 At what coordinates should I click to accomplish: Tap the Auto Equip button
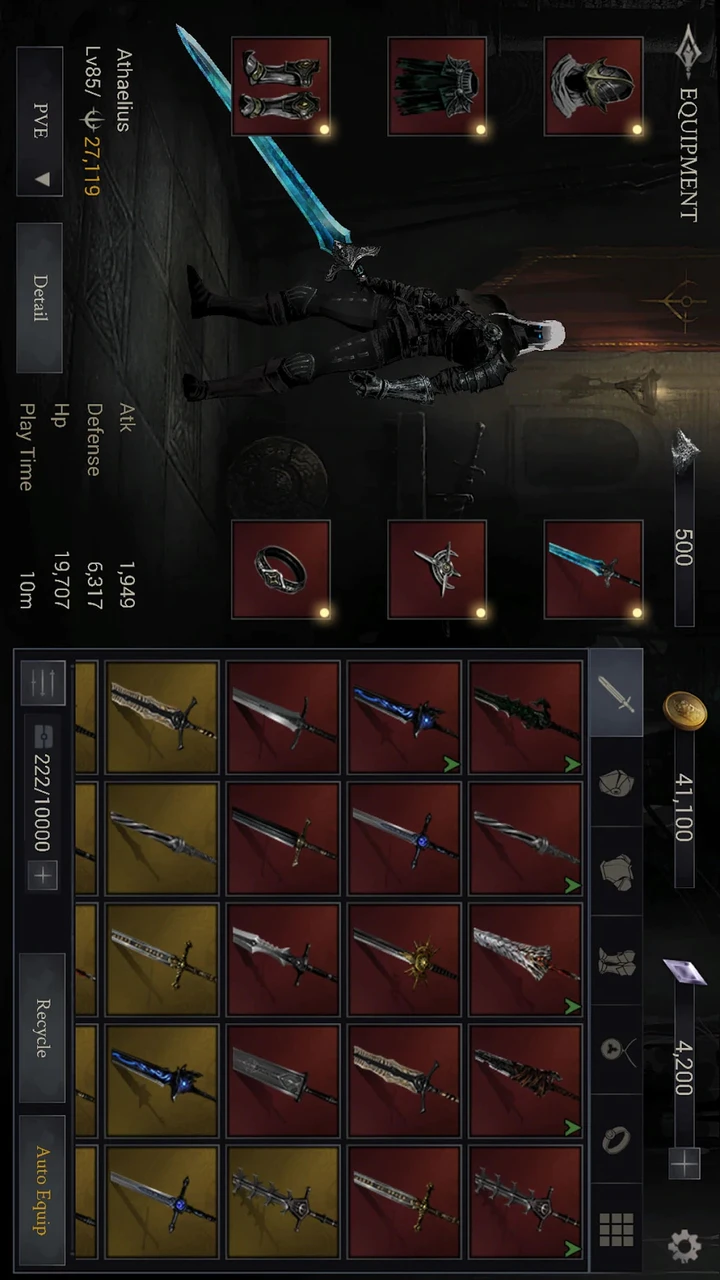click(x=42, y=1190)
